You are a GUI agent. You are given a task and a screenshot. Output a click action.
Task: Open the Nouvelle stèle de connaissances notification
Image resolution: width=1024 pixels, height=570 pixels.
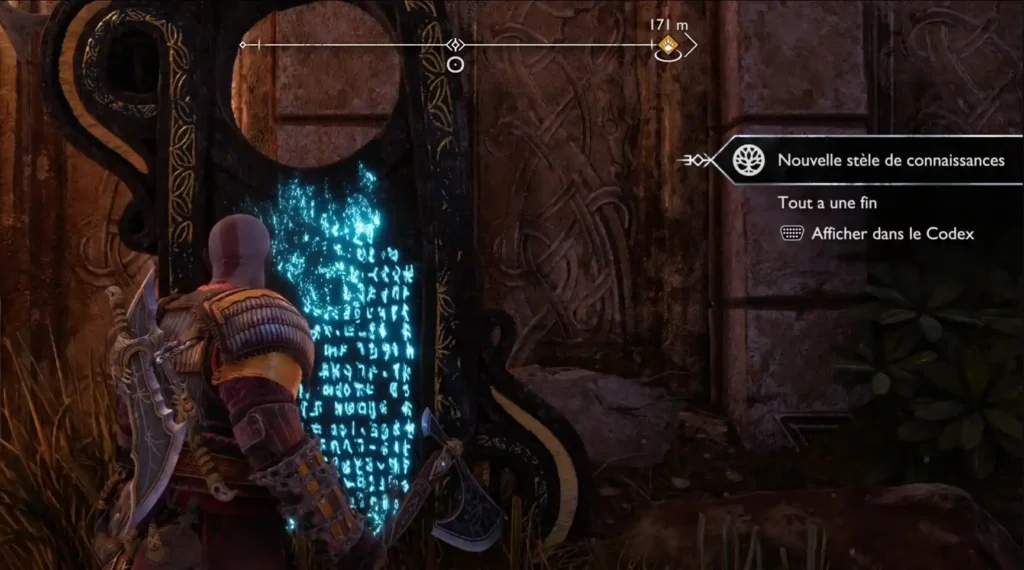[x=890, y=161]
